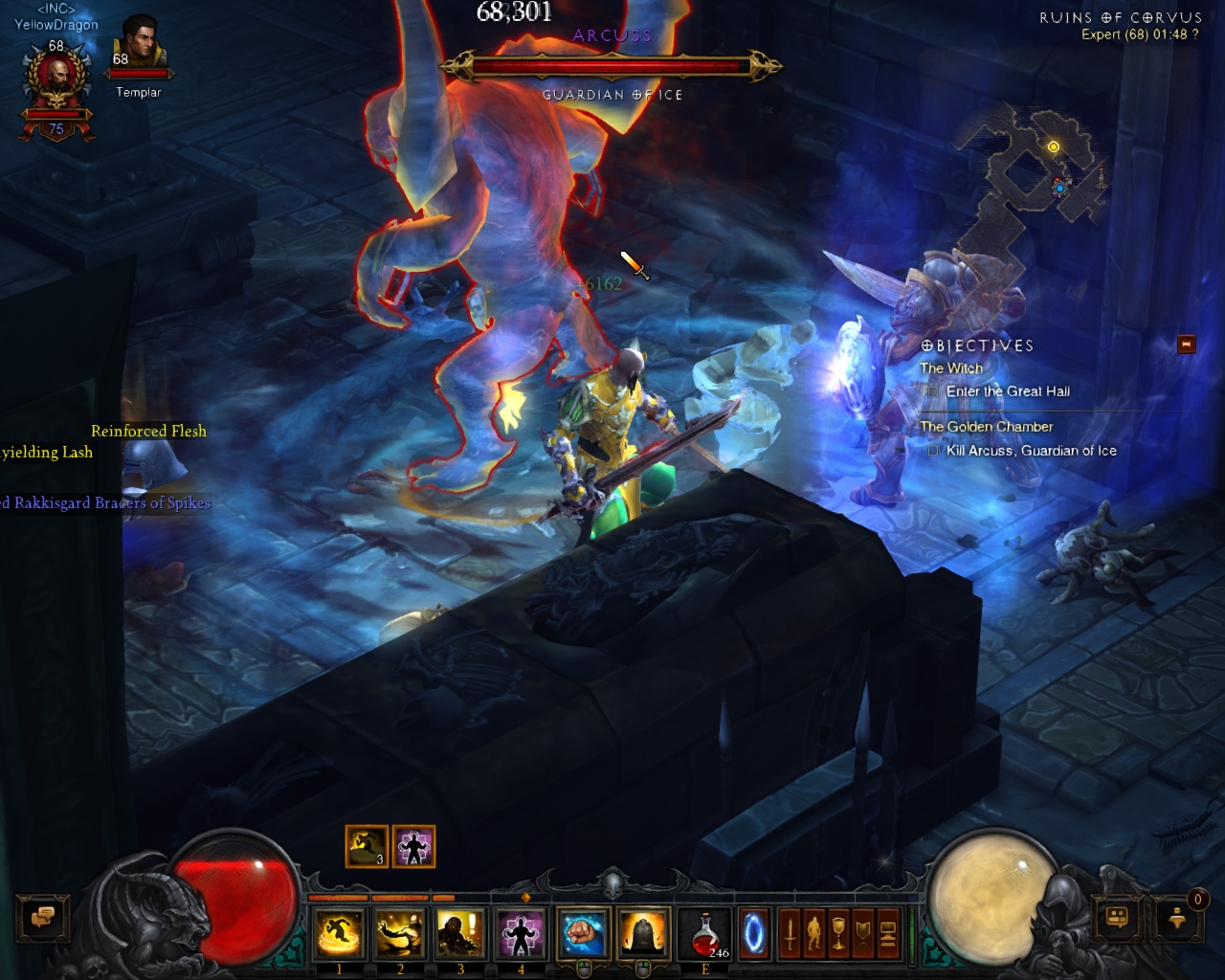Drink the red health potion
This screenshot has width=1225, height=980.
pos(705,933)
